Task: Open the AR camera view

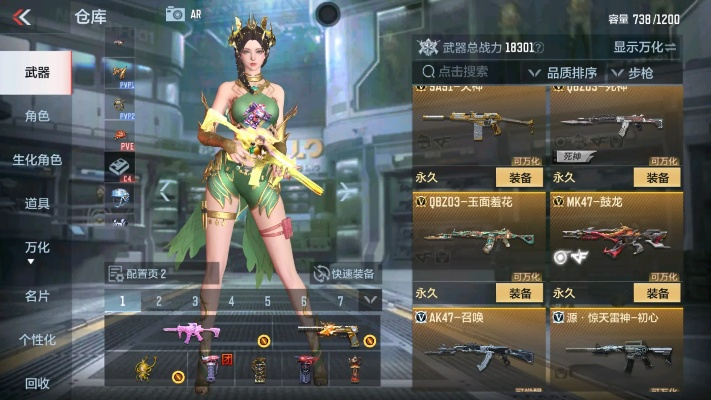Action: point(182,14)
